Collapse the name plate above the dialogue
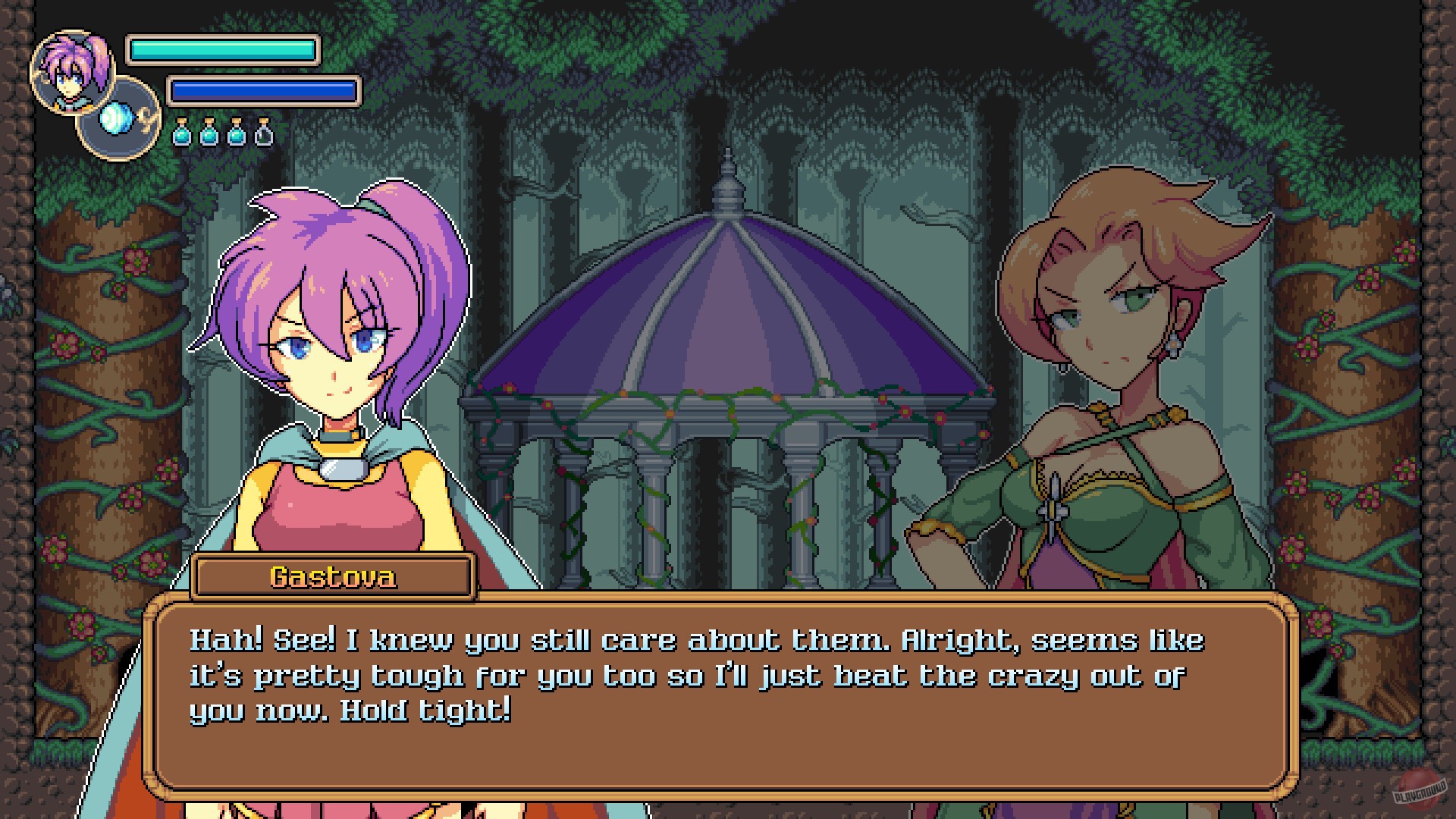 pos(332,576)
